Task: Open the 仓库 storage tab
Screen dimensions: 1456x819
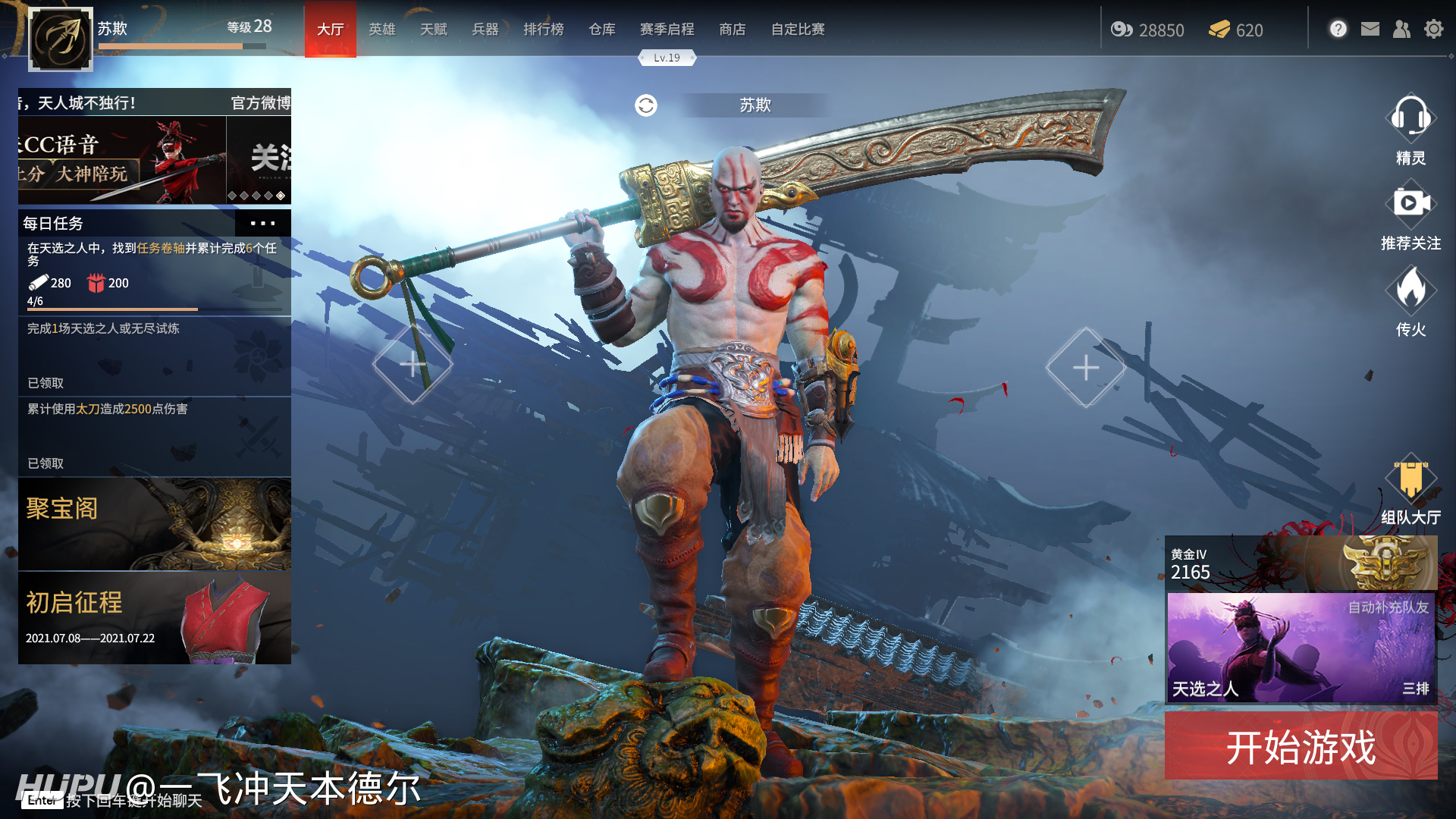Action: (601, 30)
